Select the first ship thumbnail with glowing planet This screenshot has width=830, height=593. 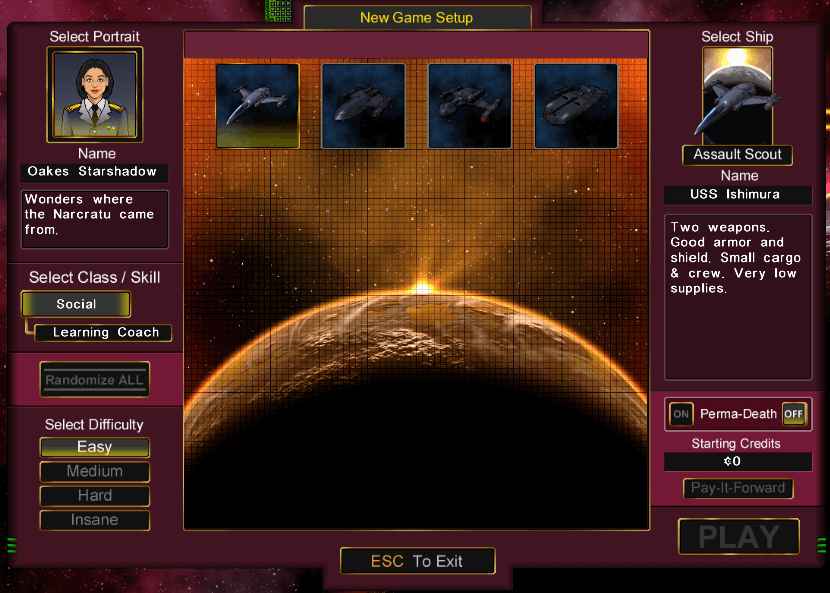258,106
